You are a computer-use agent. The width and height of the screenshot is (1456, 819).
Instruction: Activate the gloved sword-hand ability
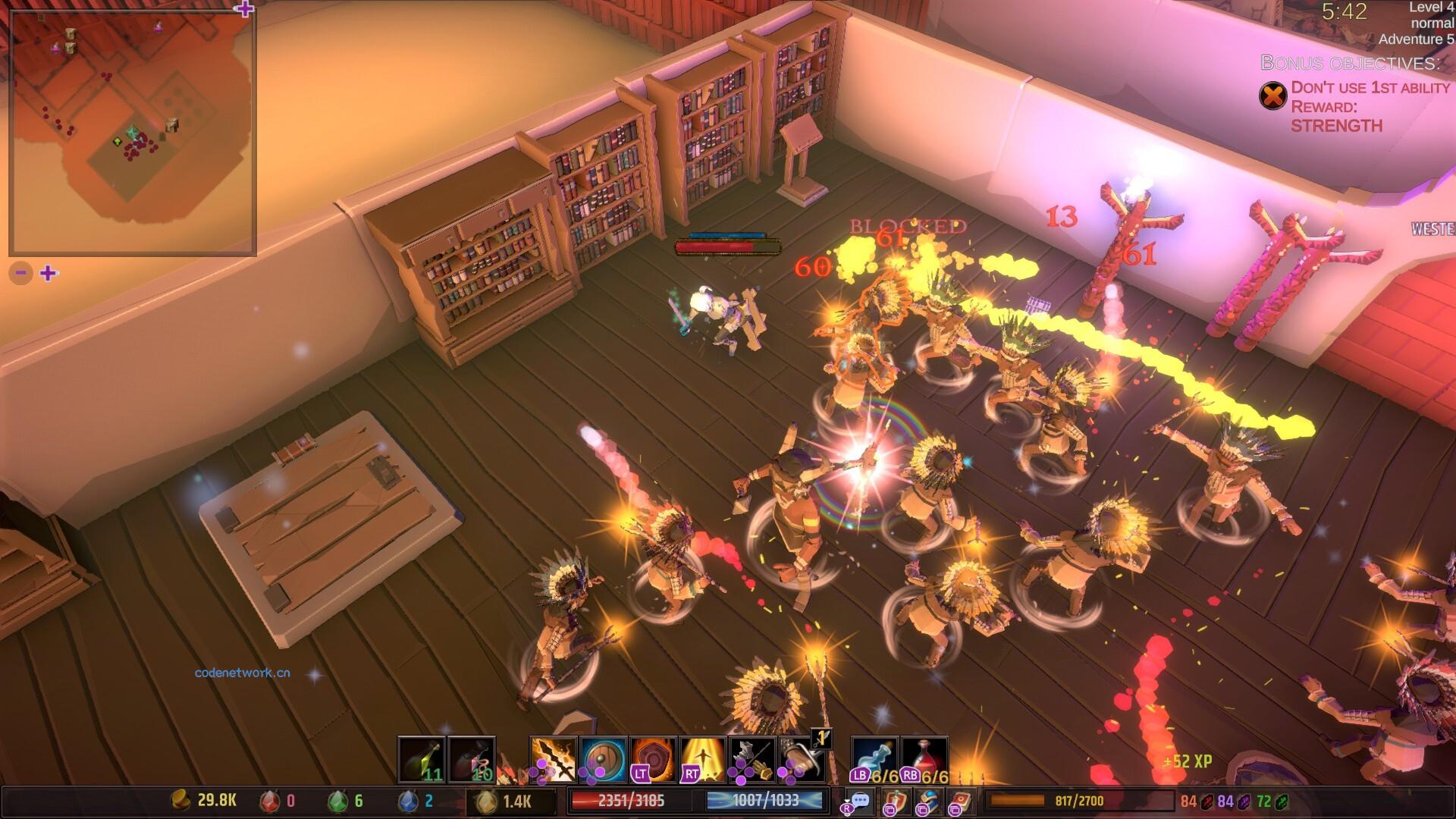point(802,759)
